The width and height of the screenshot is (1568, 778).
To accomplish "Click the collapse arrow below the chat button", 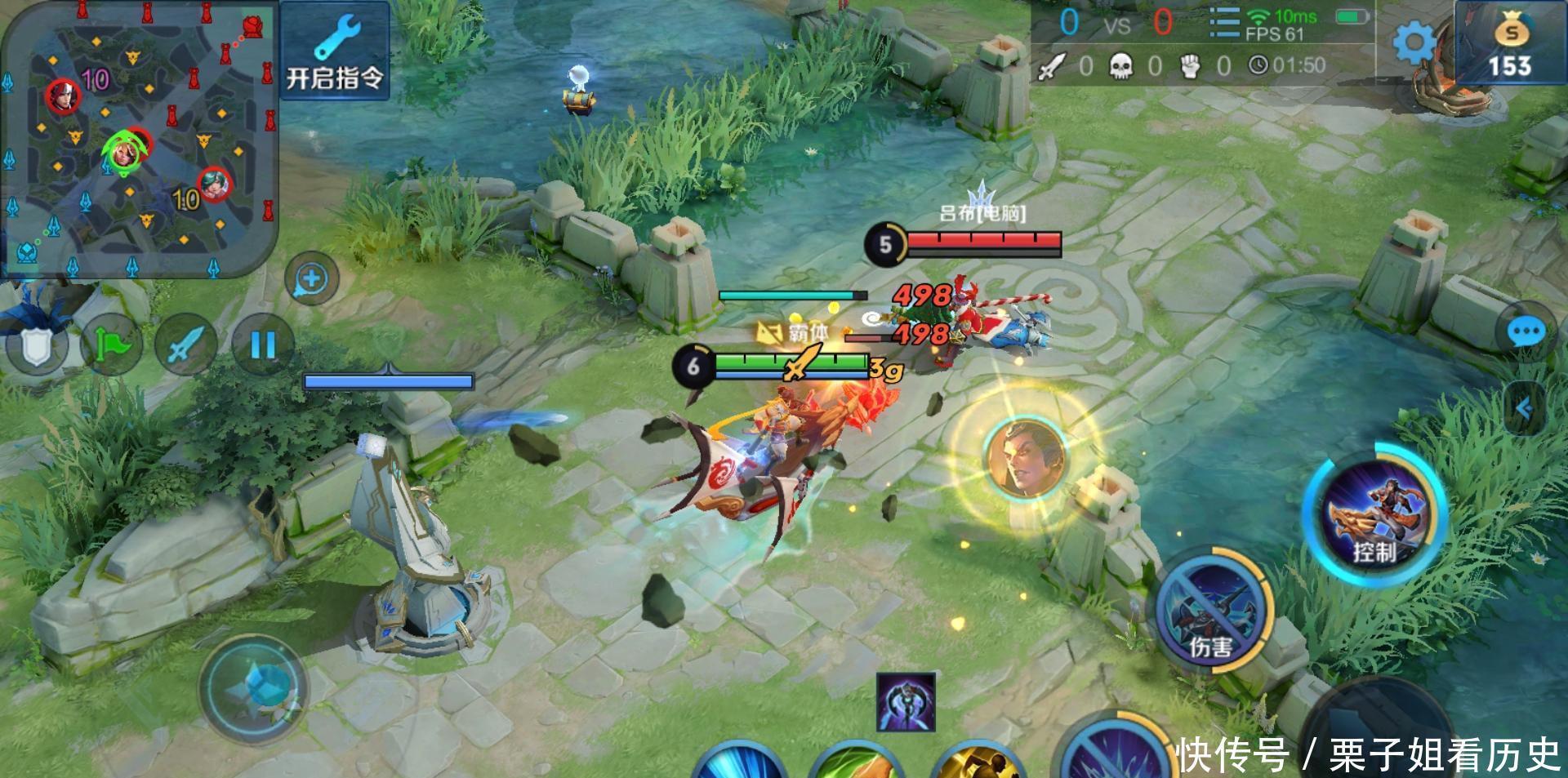I will [1524, 407].
